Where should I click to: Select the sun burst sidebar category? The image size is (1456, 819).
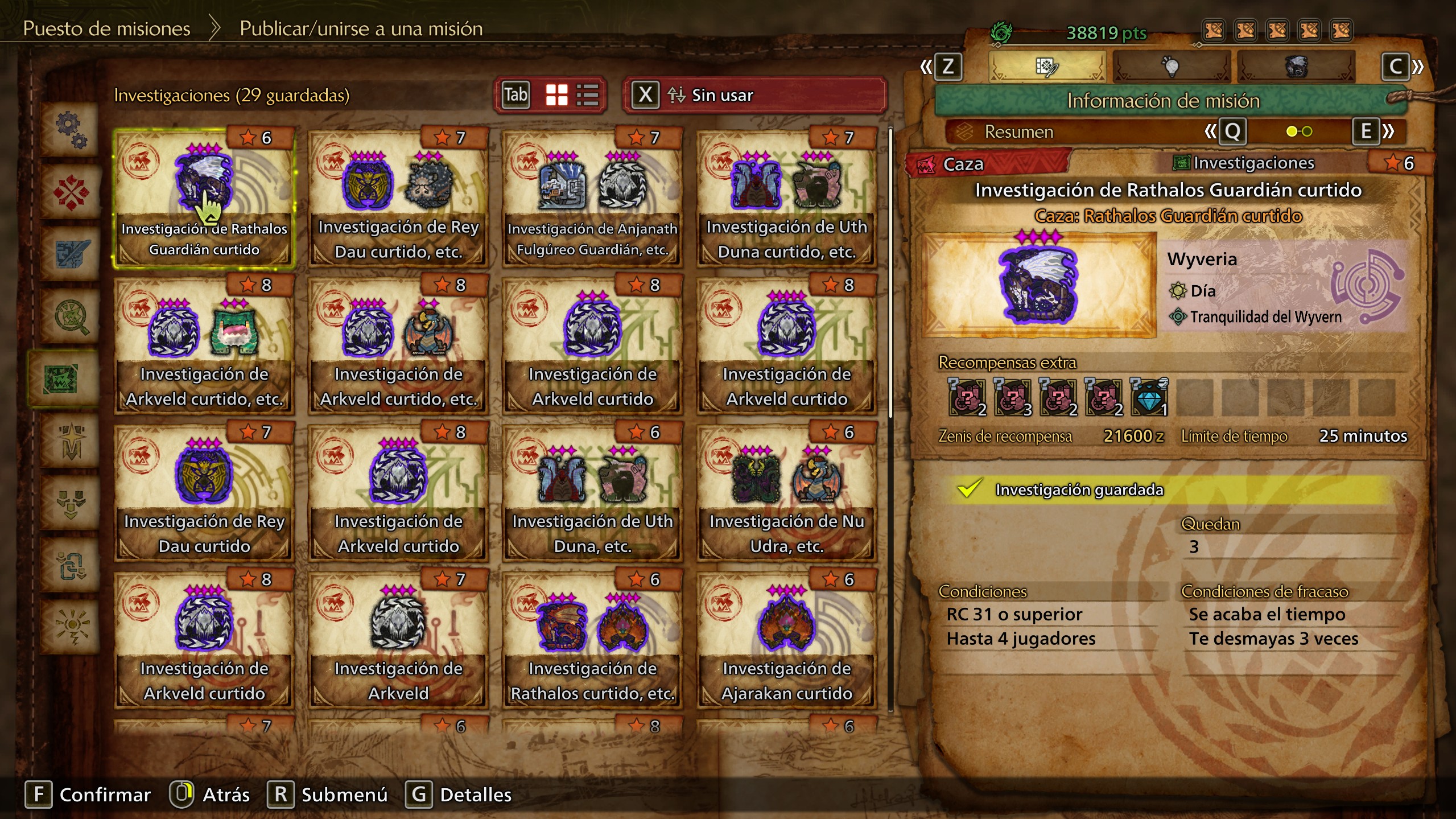coord(71,626)
